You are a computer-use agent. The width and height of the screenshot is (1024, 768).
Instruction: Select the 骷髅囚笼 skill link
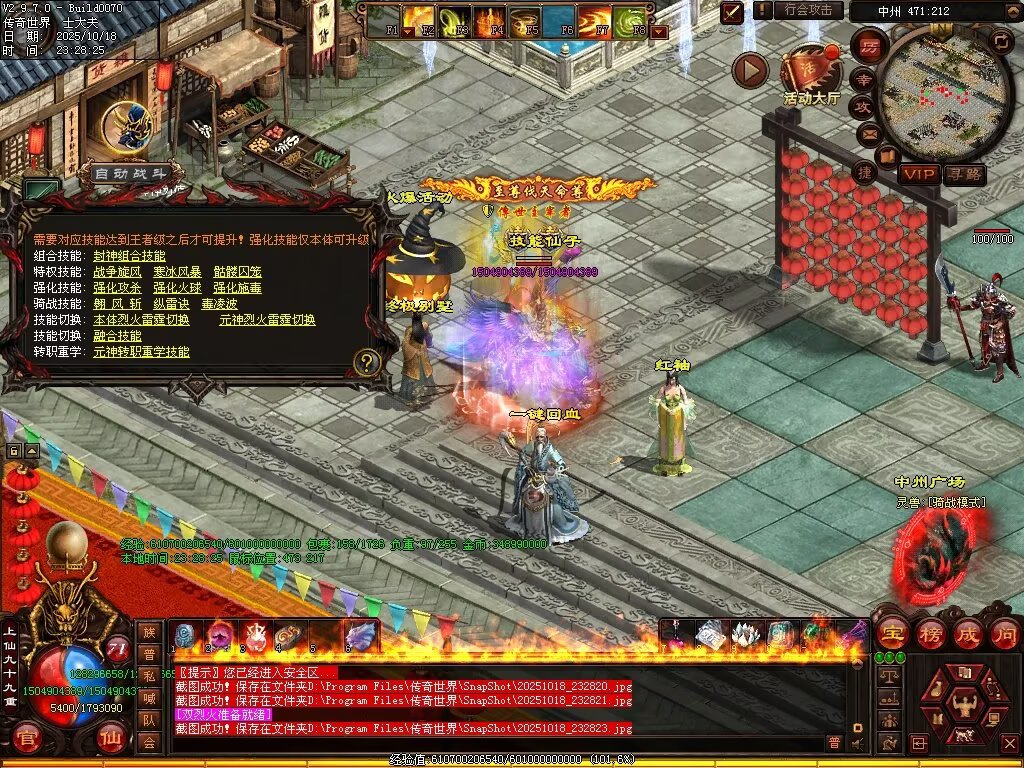(x=235, y=272)
